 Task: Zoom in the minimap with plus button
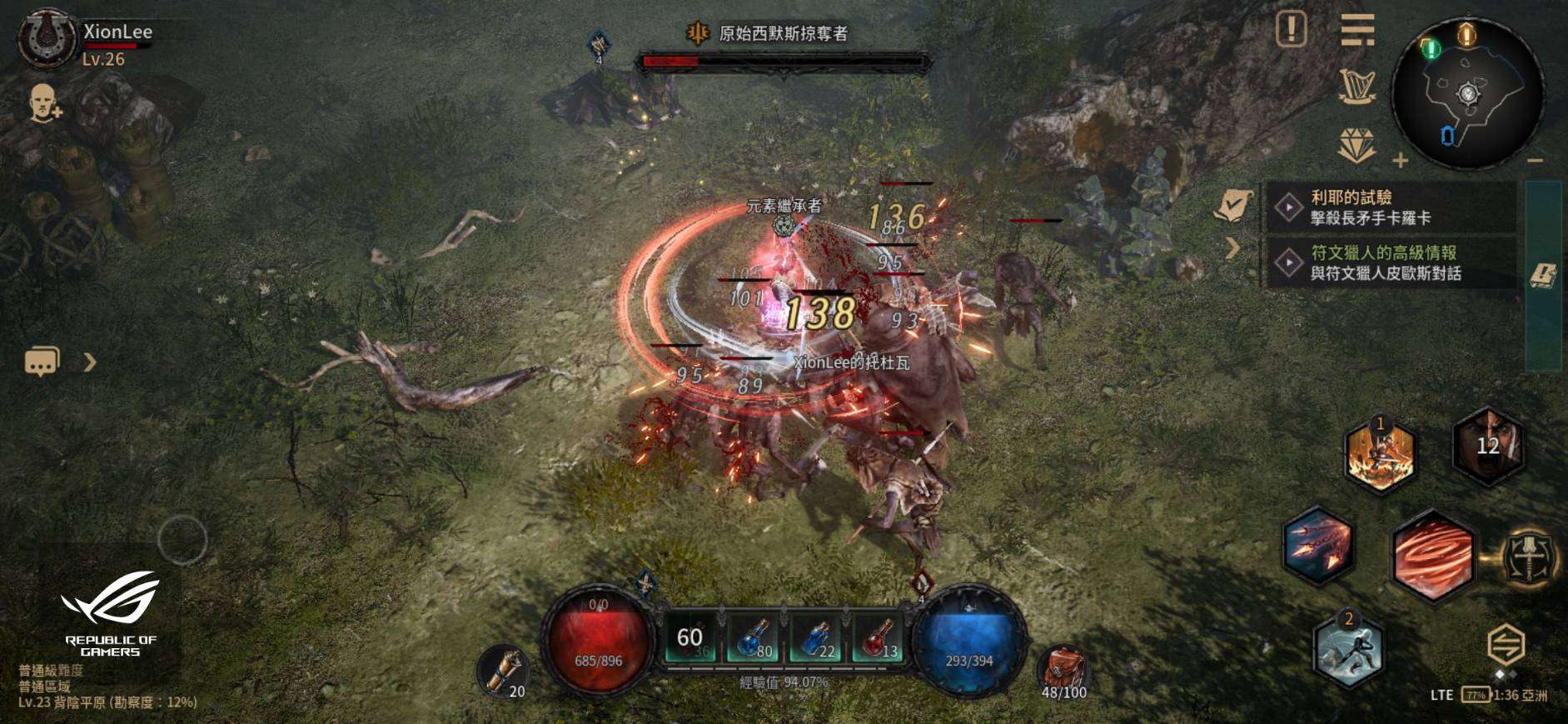1401,160
